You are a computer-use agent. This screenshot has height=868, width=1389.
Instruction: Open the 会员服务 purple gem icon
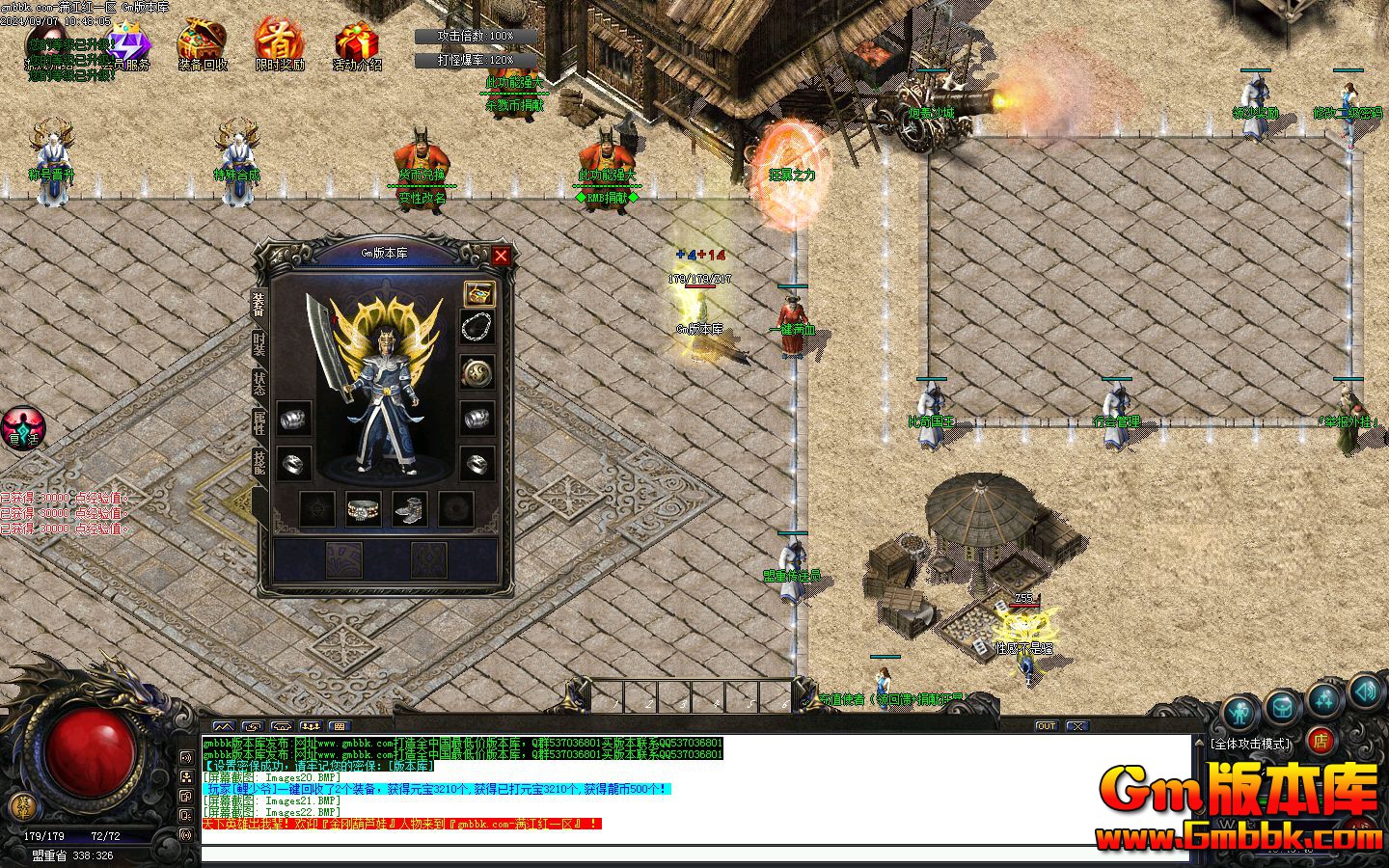pos(129,46)
